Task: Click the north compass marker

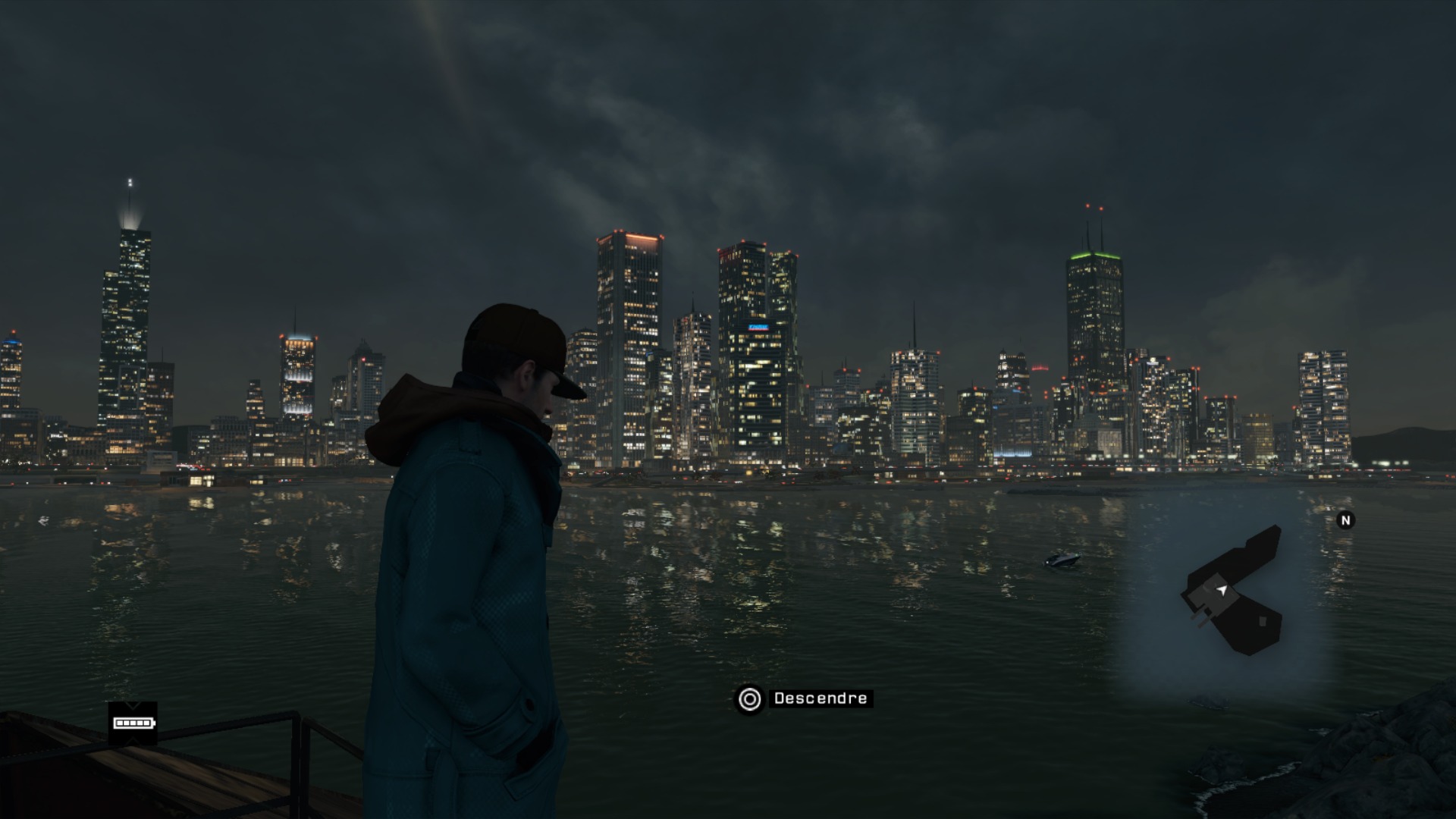Action: [x=1345, y=520]
